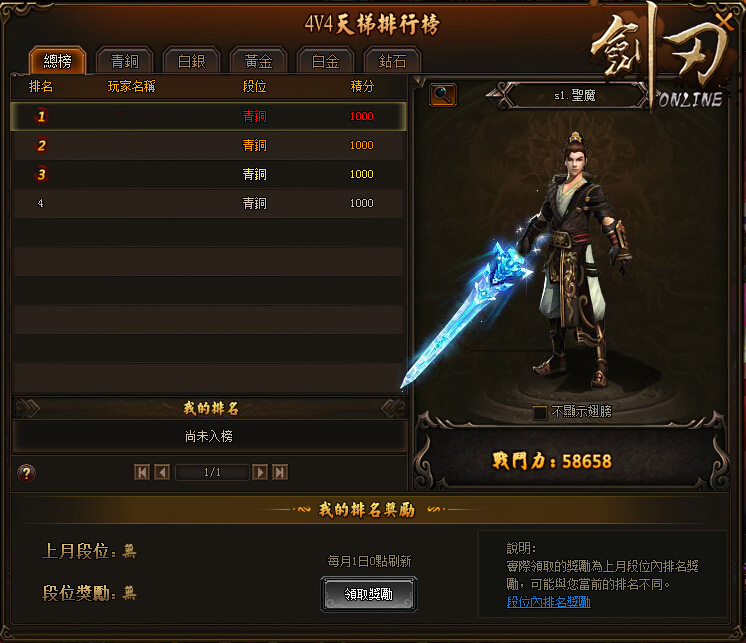Open the 鑽石 tab

click(x=392, y=61)
